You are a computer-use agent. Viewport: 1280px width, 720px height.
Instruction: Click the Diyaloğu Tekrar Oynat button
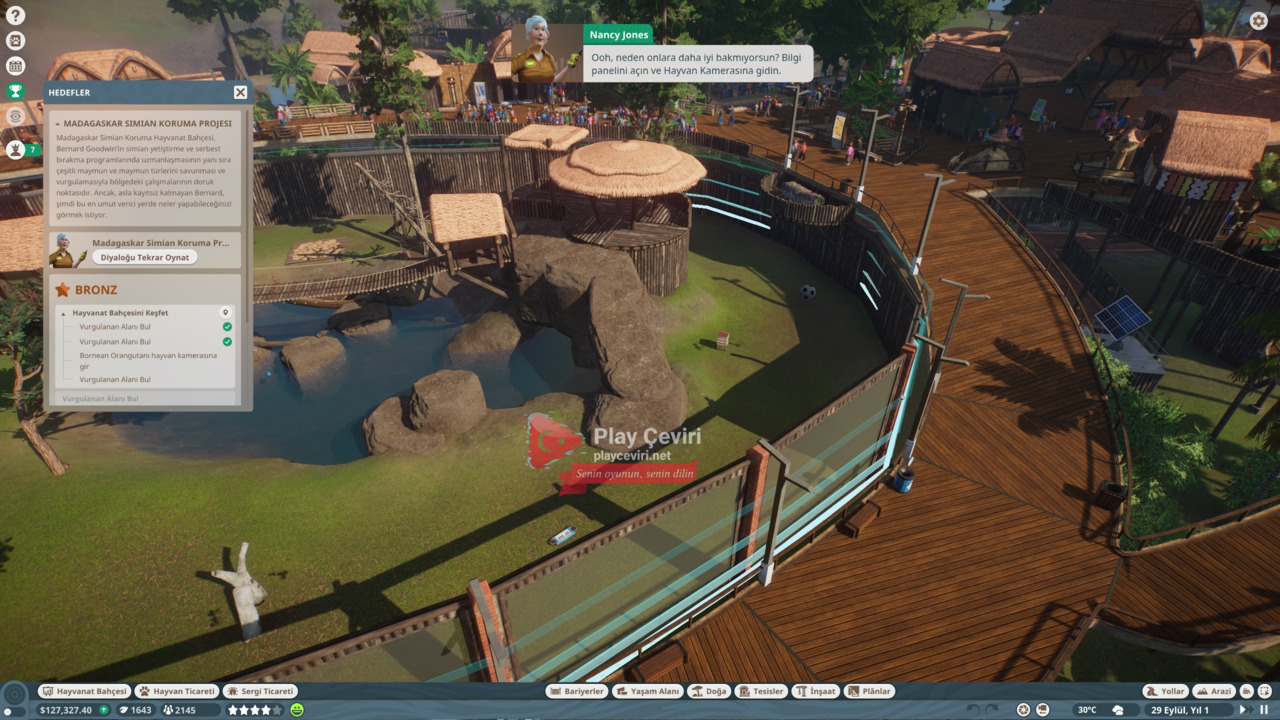click(x=144, y=257)
